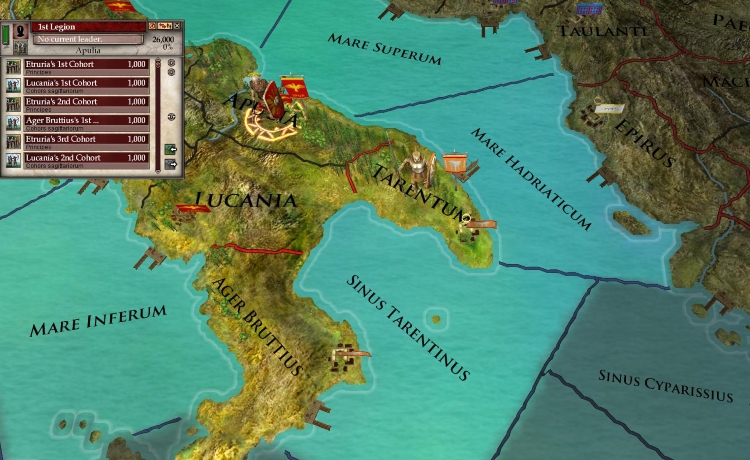Click the green left-arrow unit button

pyautogui.click(x=171, y=149)
